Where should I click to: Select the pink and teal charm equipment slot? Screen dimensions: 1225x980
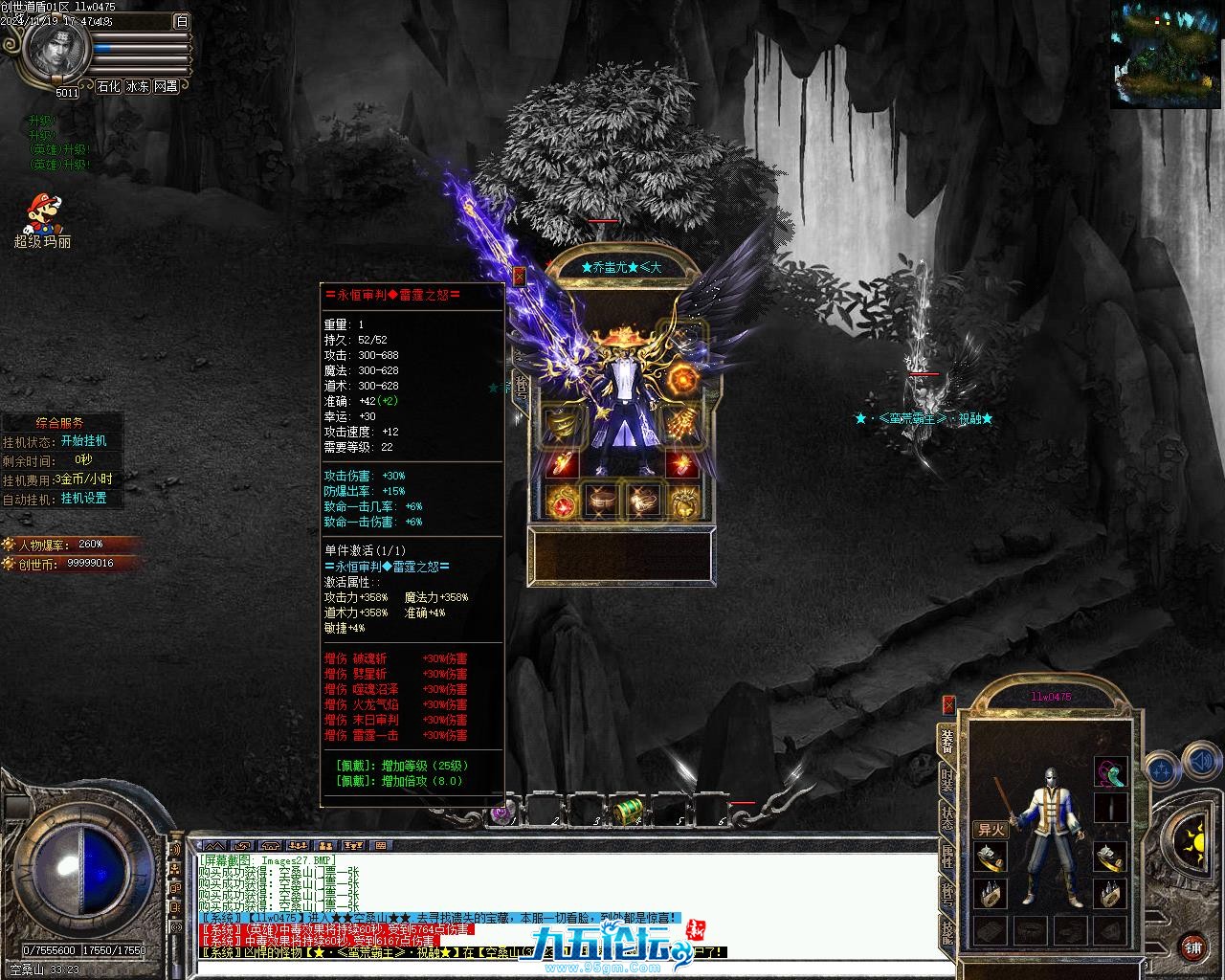tap(1110, 771)
